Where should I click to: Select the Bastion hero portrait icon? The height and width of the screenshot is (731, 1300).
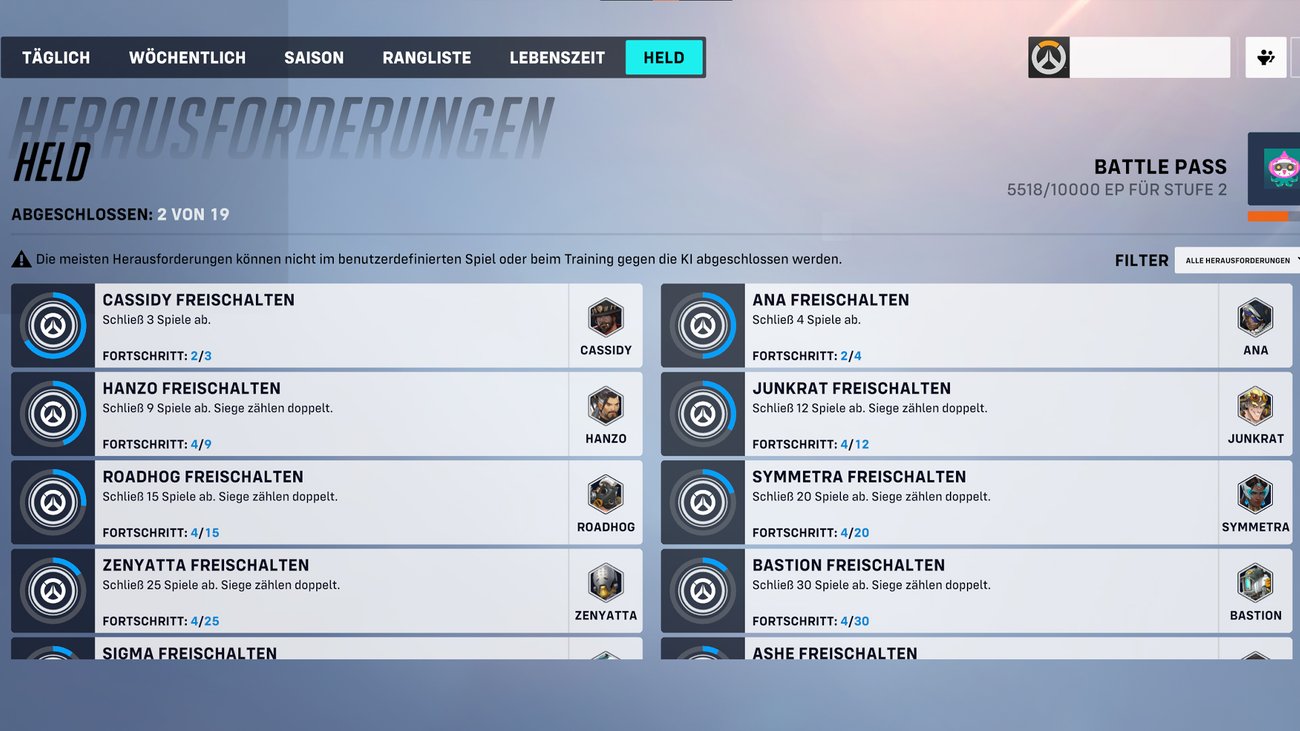click(x=1255, y=580)
